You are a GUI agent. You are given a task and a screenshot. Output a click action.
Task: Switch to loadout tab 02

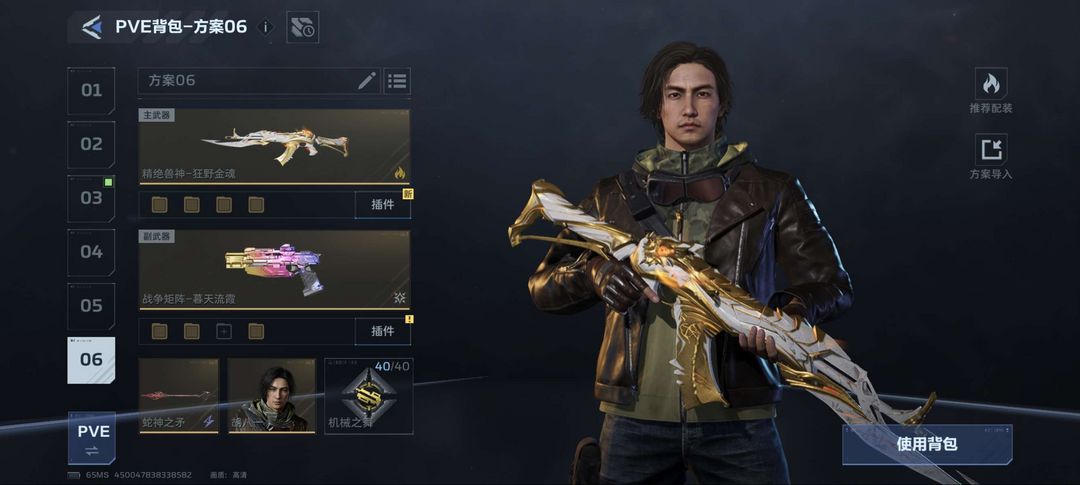click(91, 144)
